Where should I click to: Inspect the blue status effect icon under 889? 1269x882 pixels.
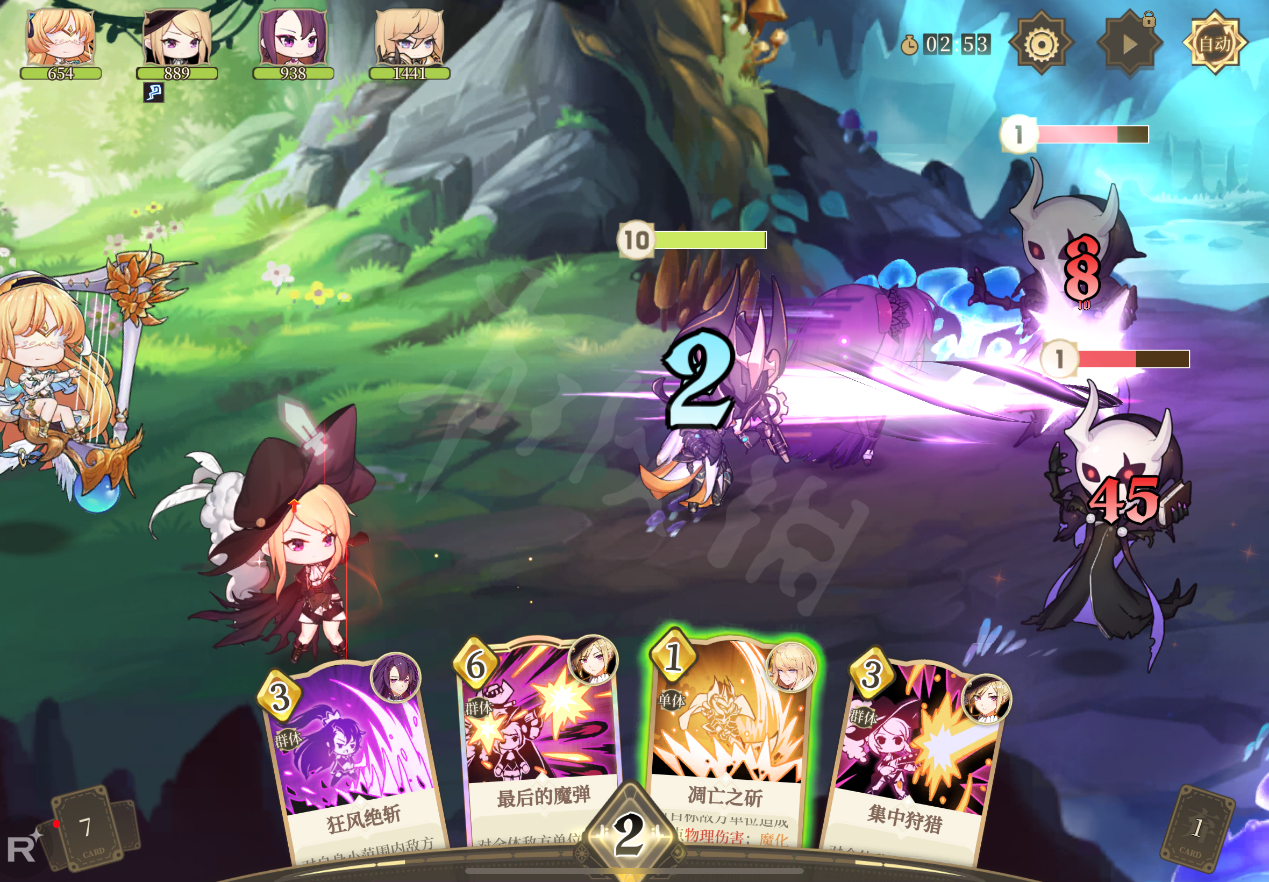pos(153,92)
